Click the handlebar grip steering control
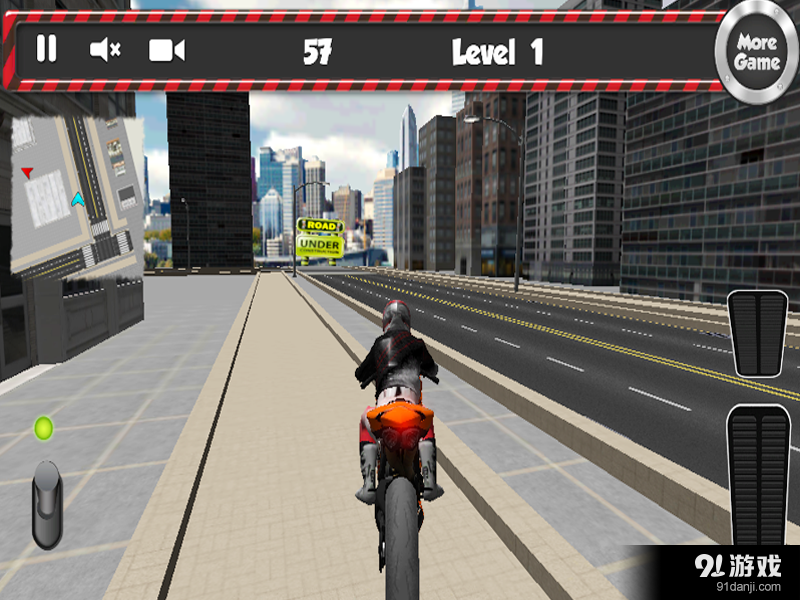The height and width of the screenshot is (600, 800). click(x=46, y=503)
